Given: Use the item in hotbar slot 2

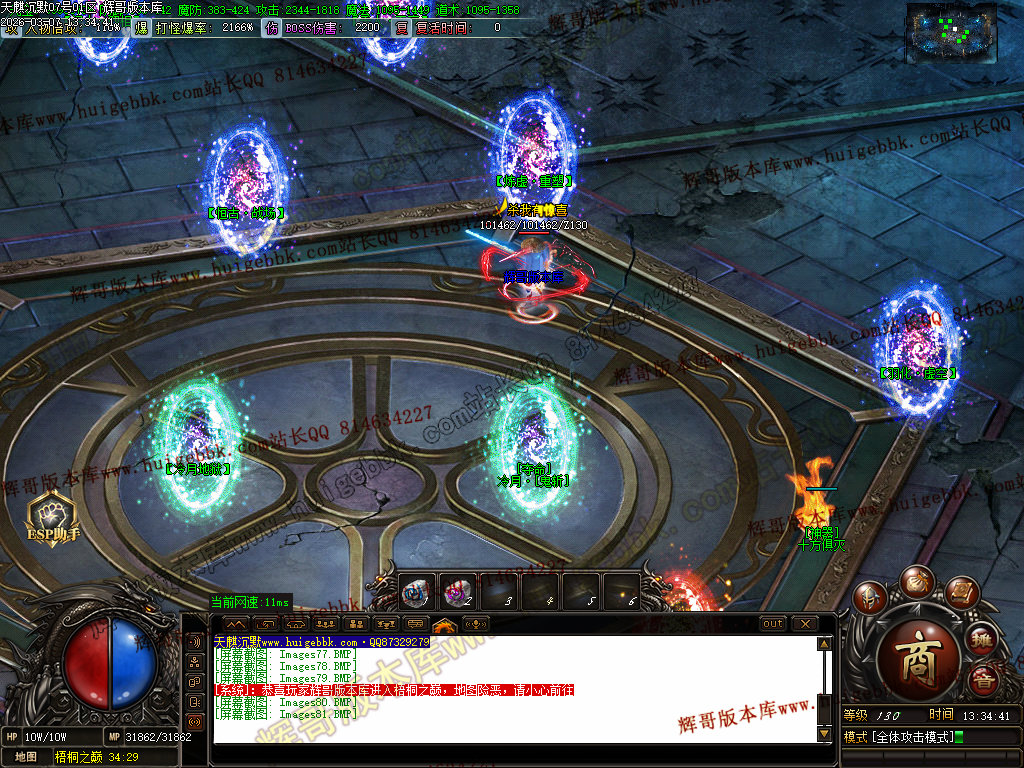Looking at the screenshot, I should (x=458, y=591).
